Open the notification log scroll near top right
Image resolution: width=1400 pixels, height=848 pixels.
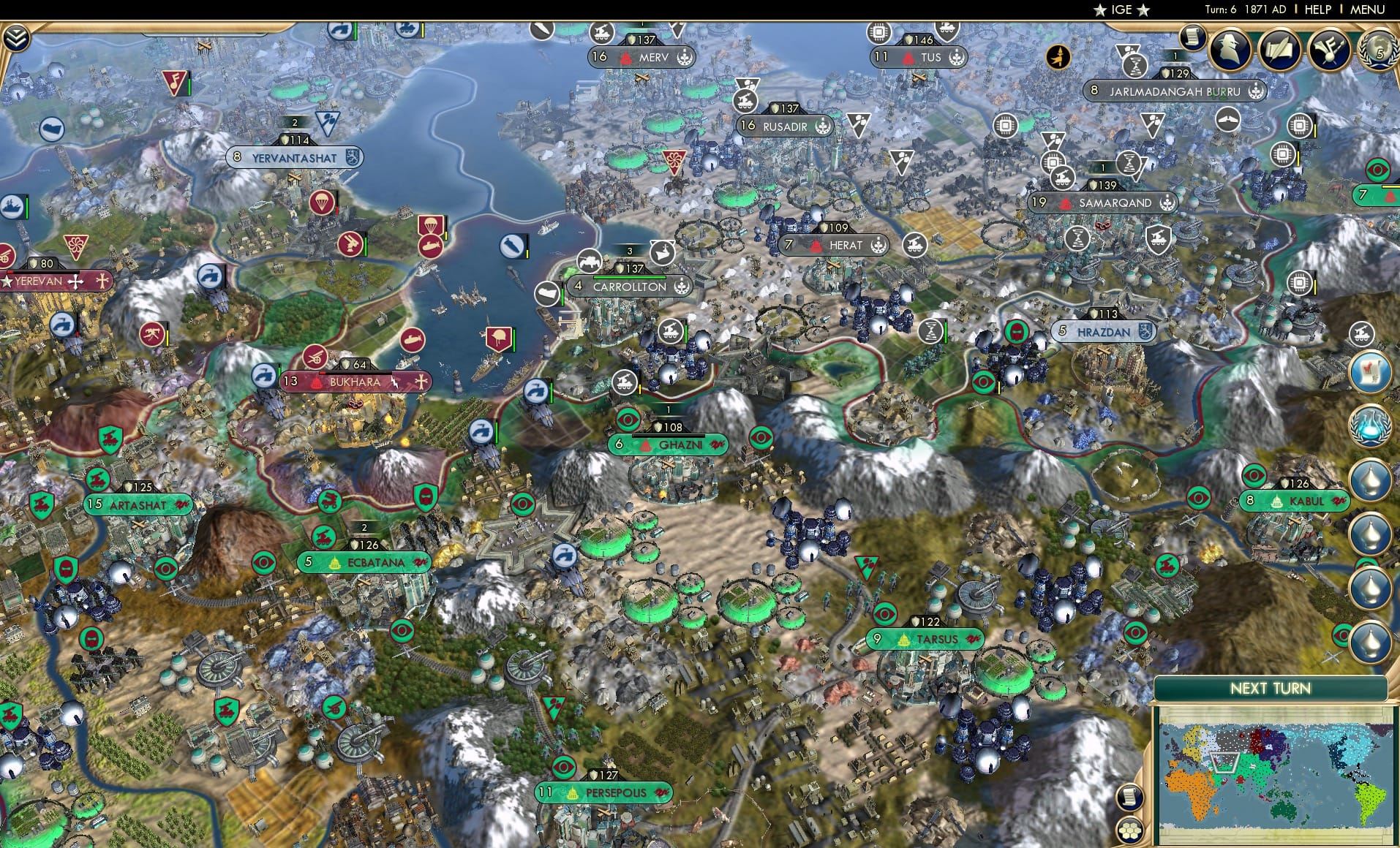coord(1193,36)
